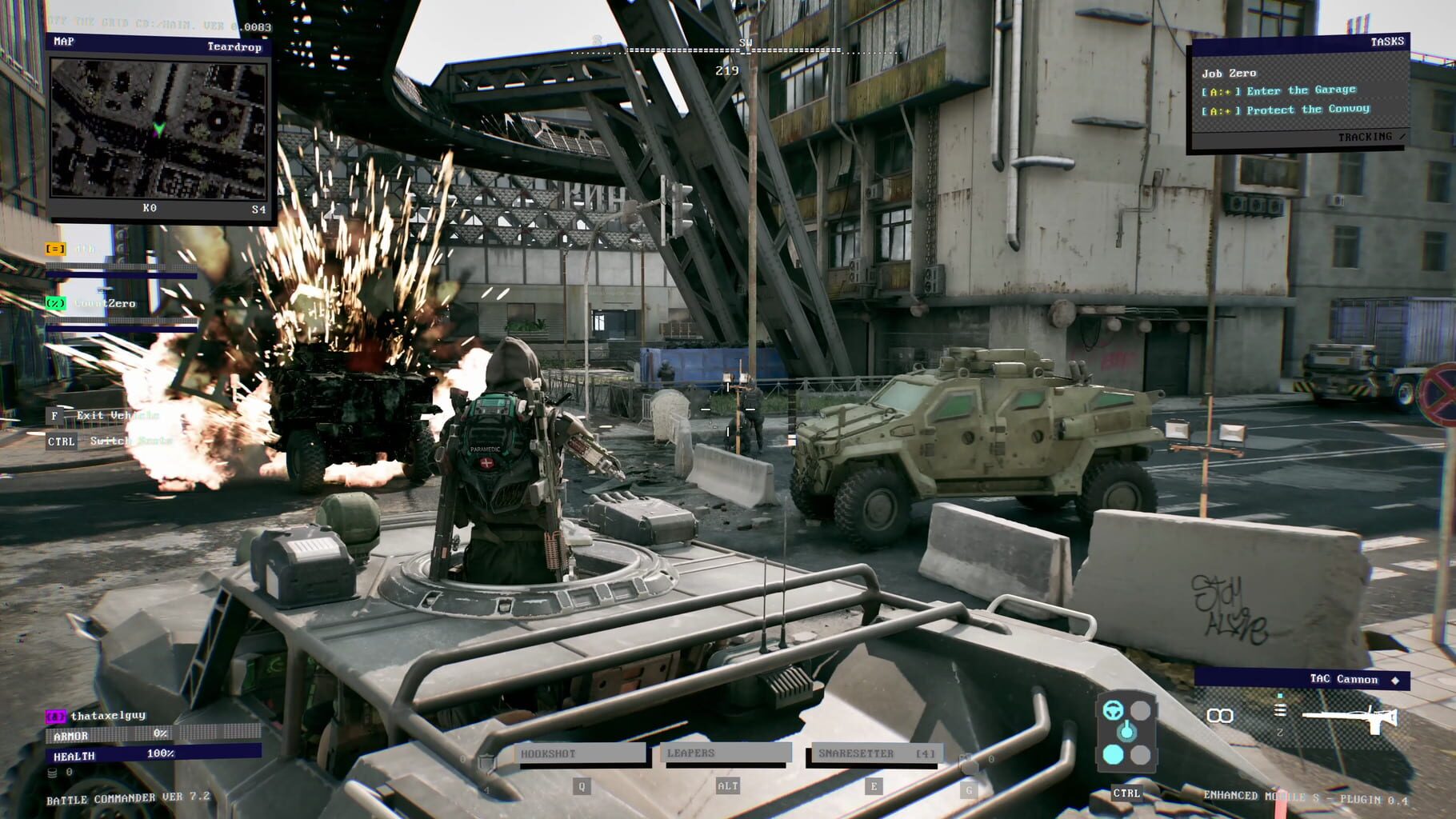The image size is (1456, 819).
Task: Click the orange [=] status icon beside dth
Action: click(54, 250)
